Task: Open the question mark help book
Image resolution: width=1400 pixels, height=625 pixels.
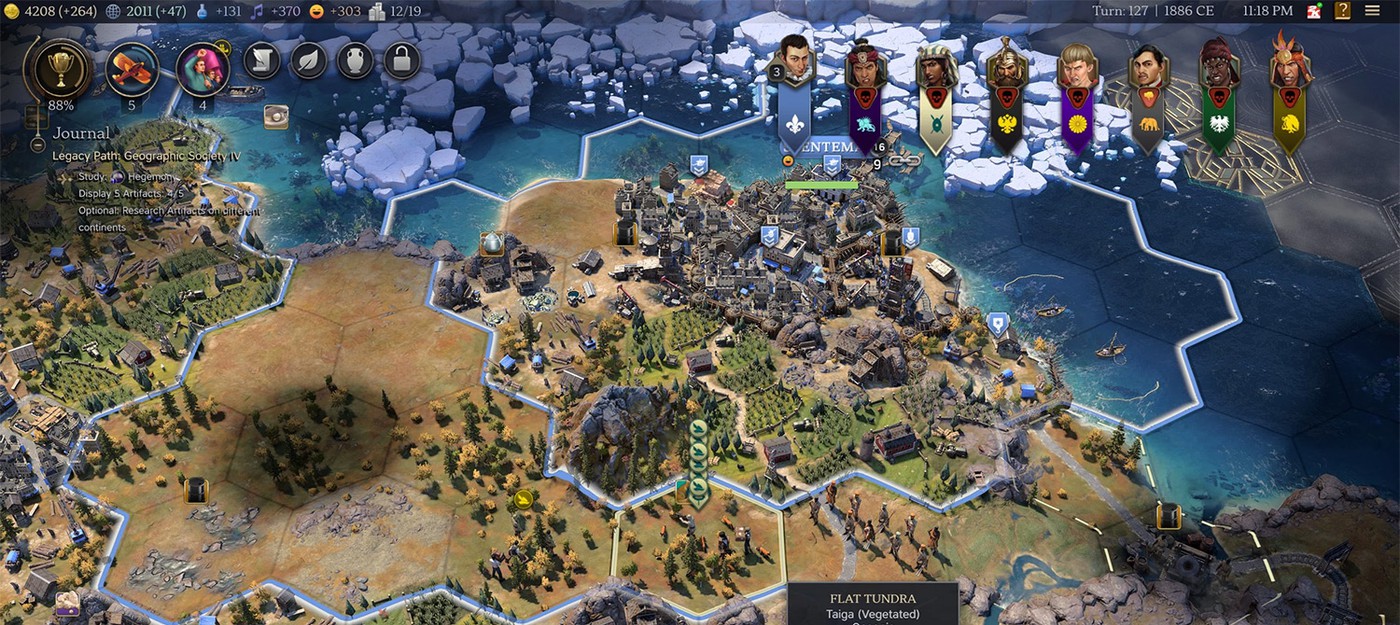Action: point(1342,11)
